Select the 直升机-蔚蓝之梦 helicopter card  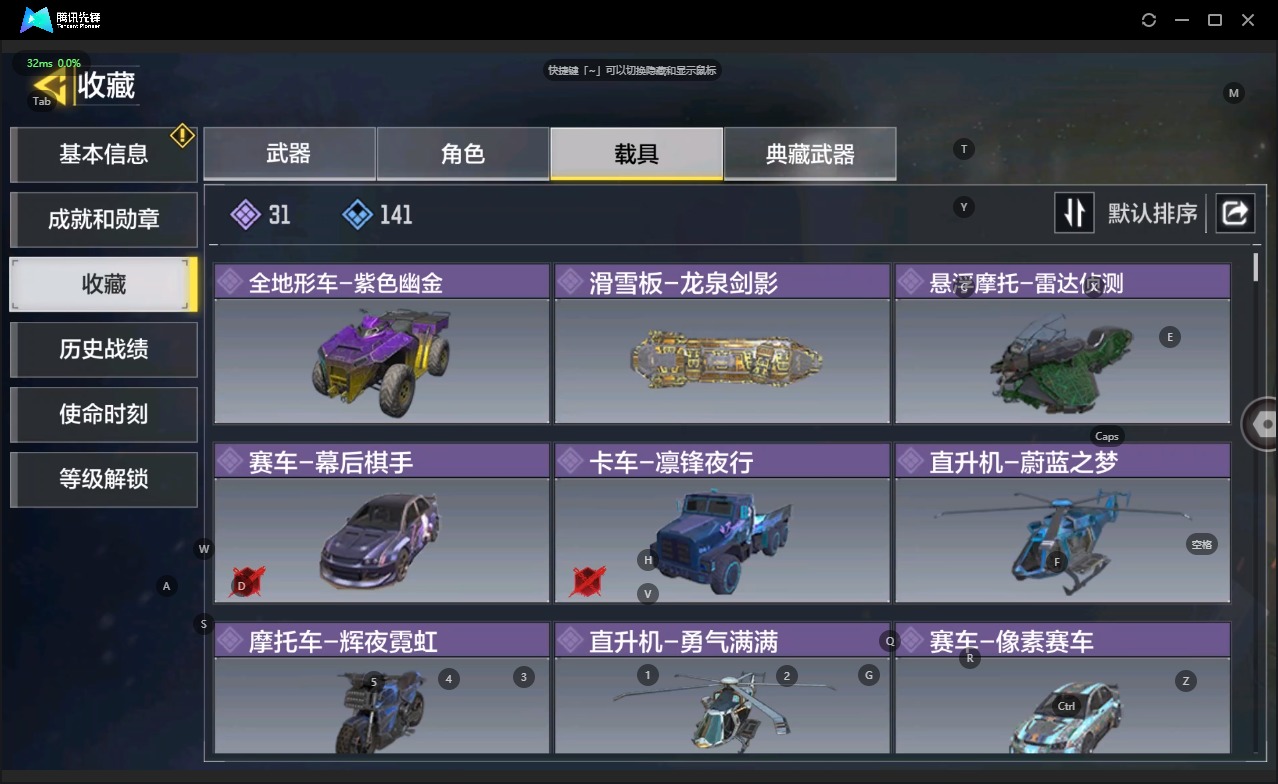[1062, 524]
